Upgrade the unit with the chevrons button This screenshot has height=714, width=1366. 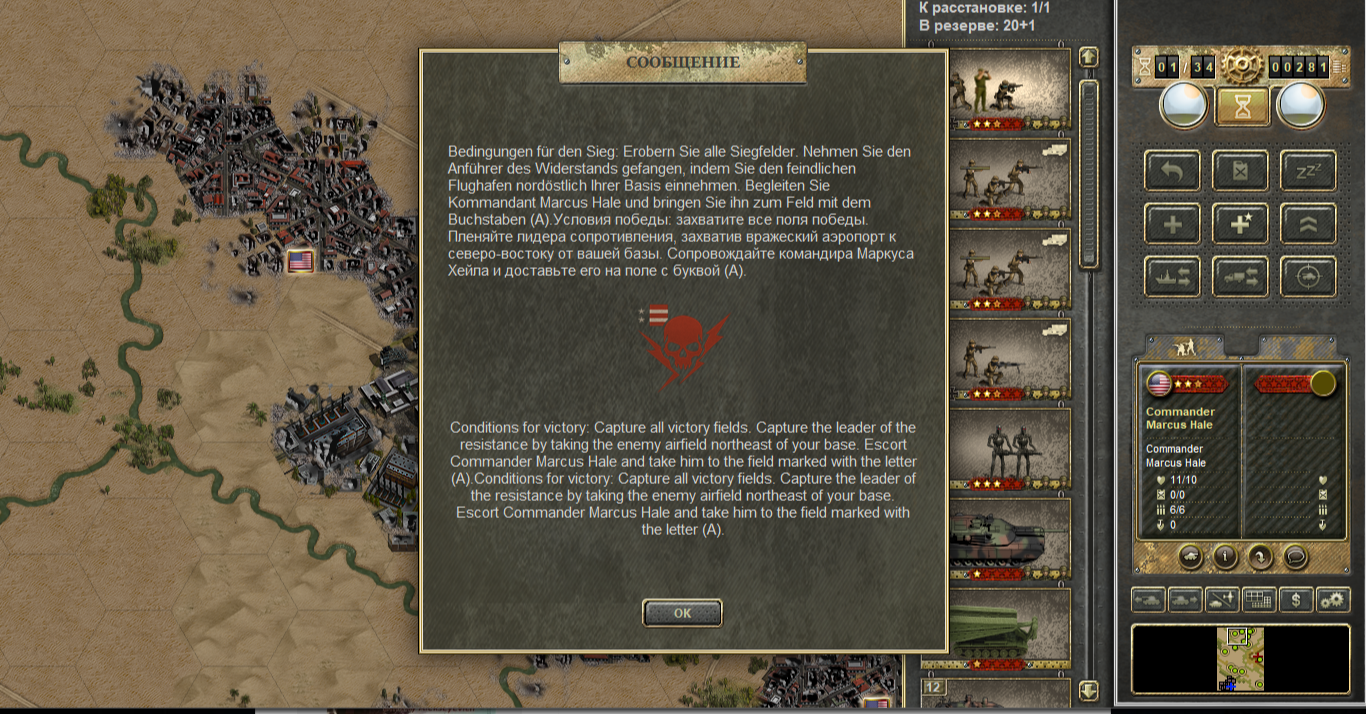coord(1308,224)
